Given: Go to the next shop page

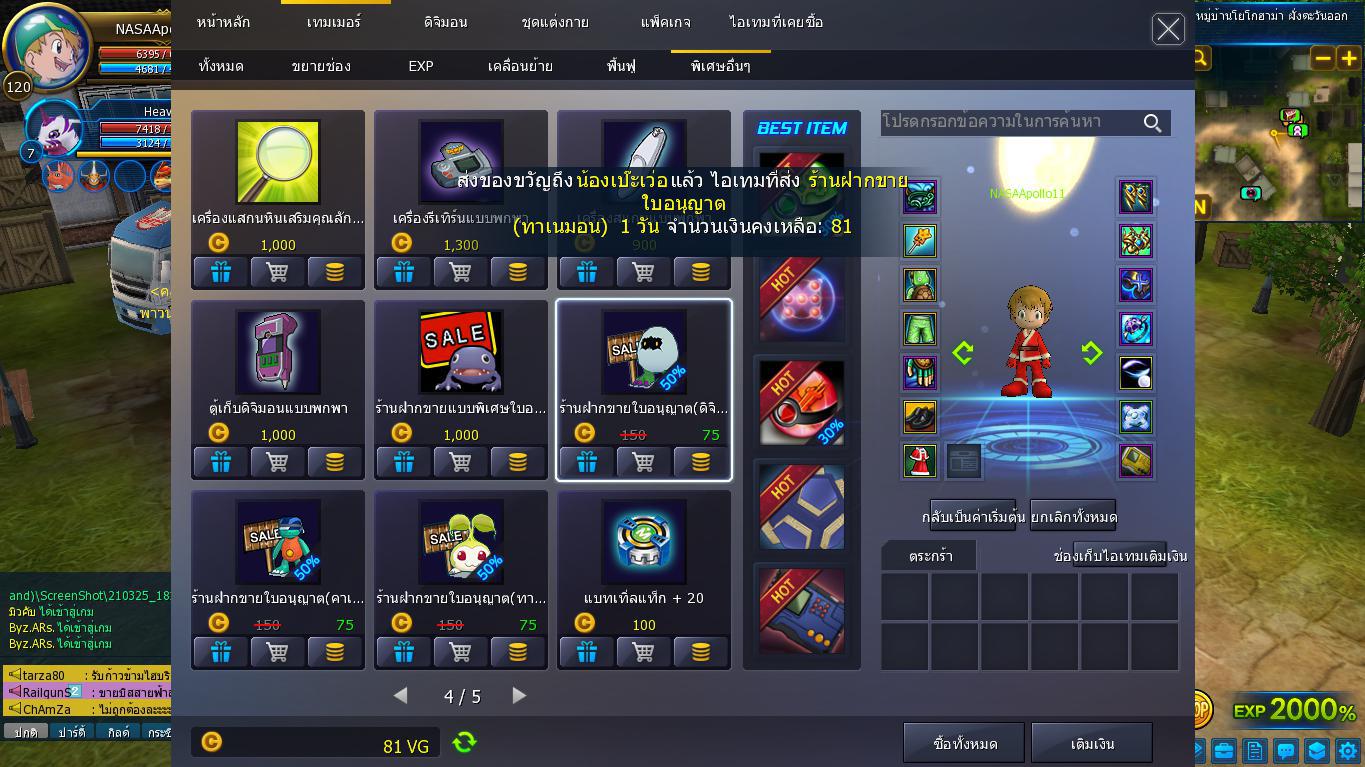Looking at the screenshot, I should click(x=519, y=695).
